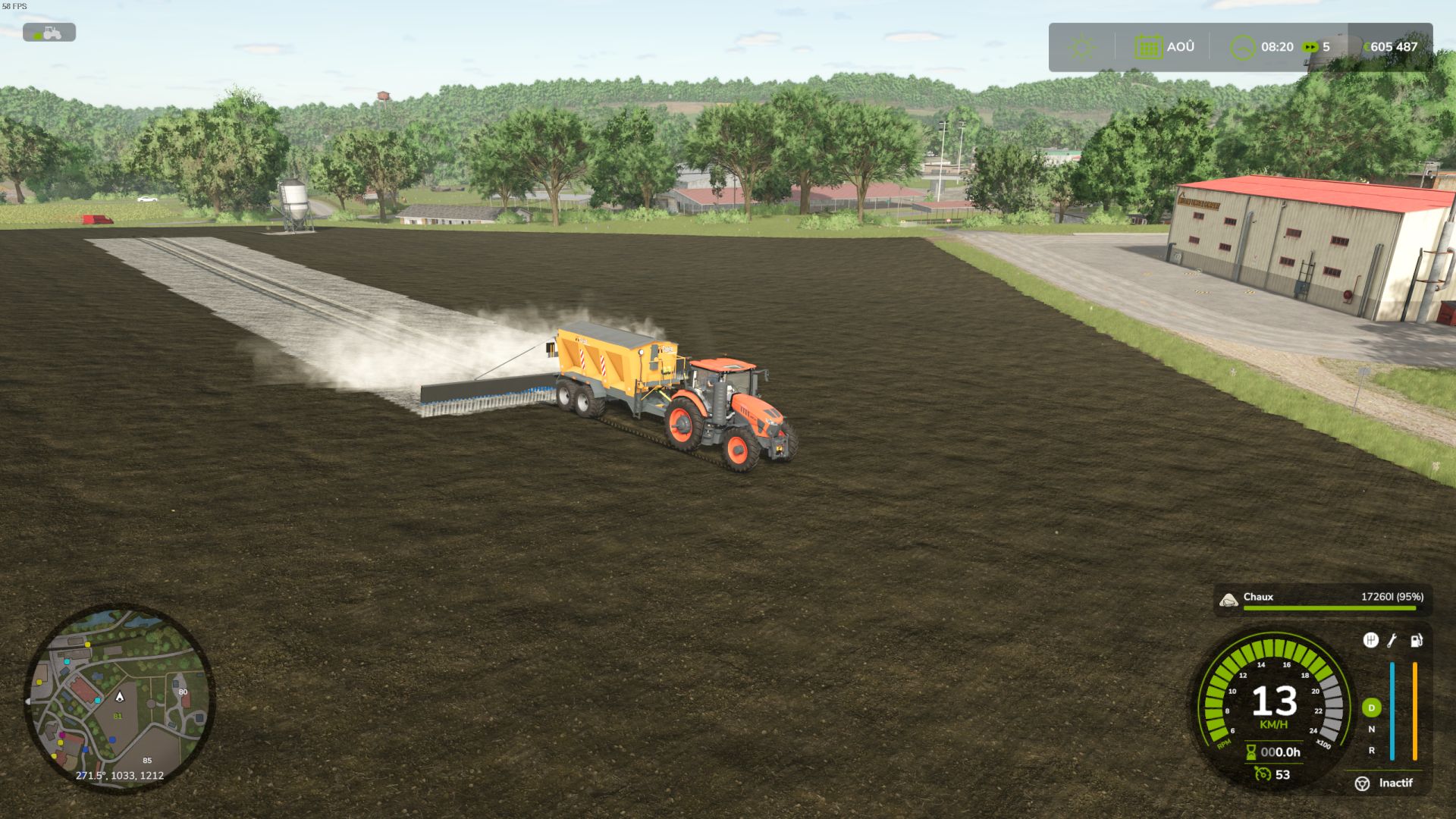Click the tractor icon in the top-left corner
The height and width of the screenshot is (819, 1456).
(x=49, y=33)
